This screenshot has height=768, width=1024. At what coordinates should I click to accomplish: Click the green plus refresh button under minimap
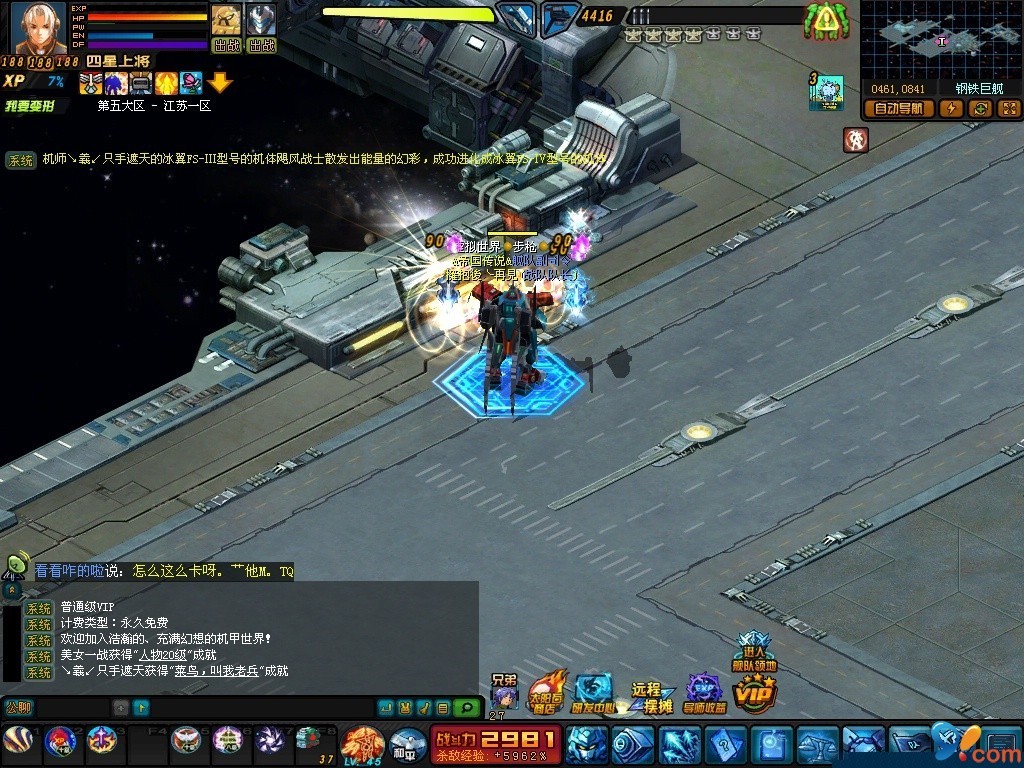click(x=980, y=109)
